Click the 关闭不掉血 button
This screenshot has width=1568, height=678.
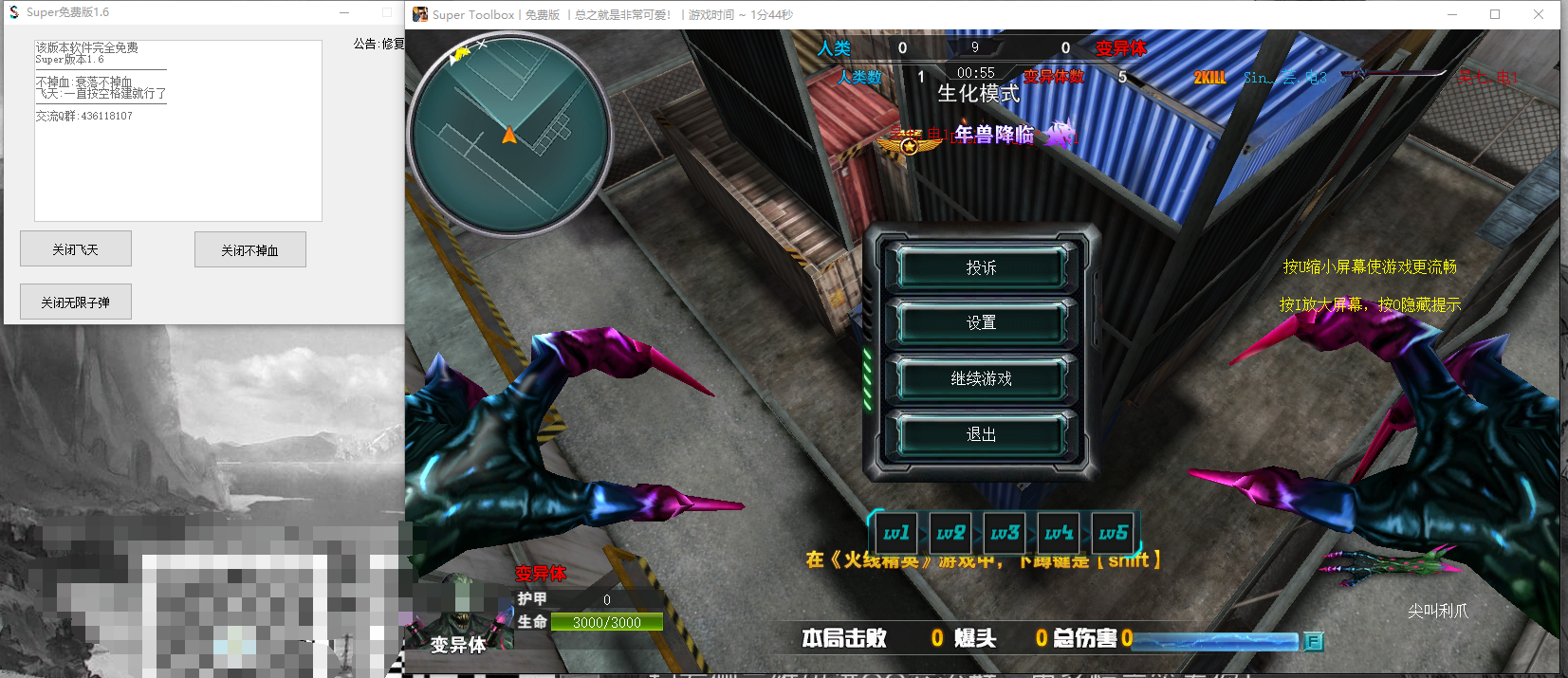click(x=249, y=250)
